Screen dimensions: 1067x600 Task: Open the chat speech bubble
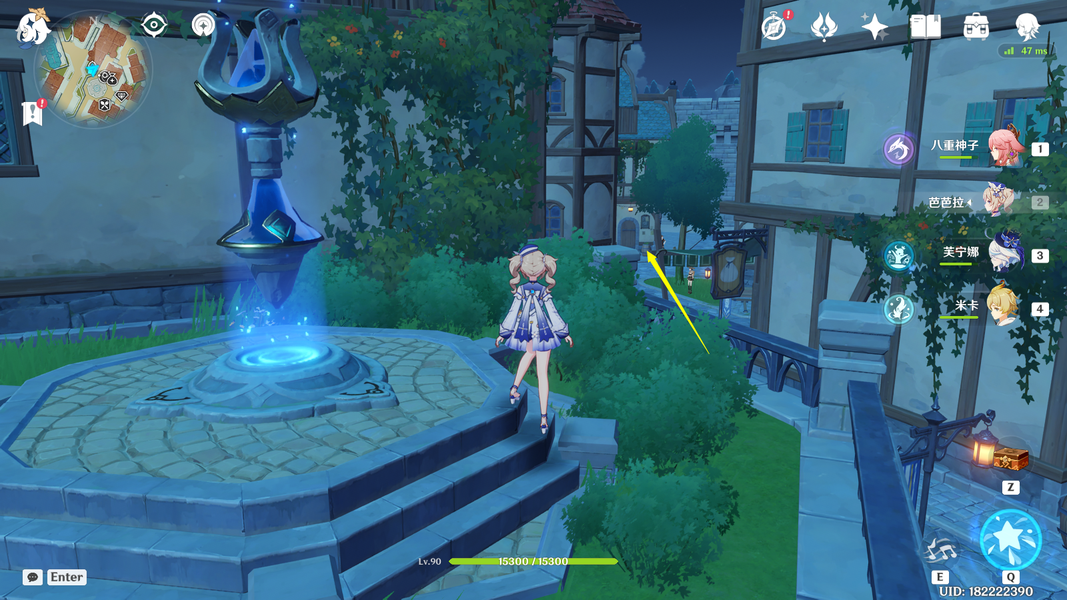click(33, 577)
